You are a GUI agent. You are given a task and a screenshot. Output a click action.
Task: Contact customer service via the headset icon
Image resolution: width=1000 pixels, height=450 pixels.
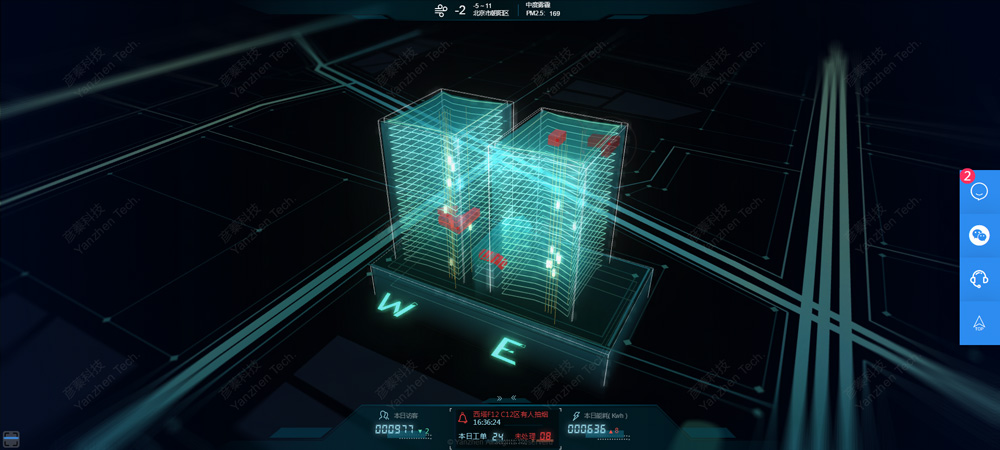pos(979,279)
